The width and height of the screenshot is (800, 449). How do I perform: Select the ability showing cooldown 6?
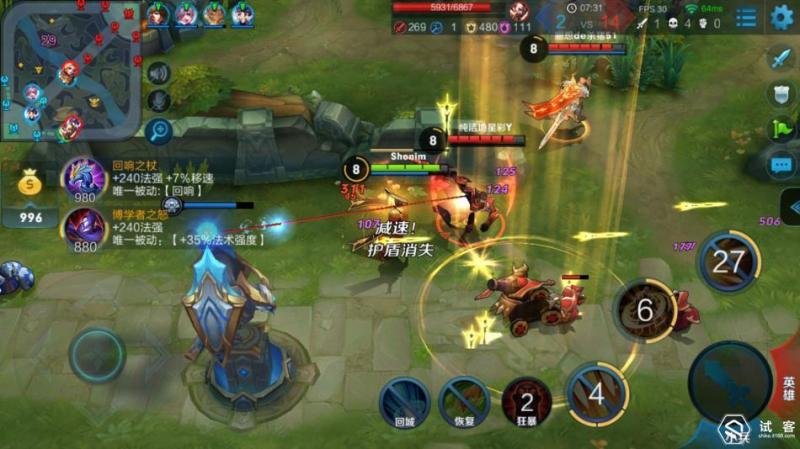(x=644, y=310)
